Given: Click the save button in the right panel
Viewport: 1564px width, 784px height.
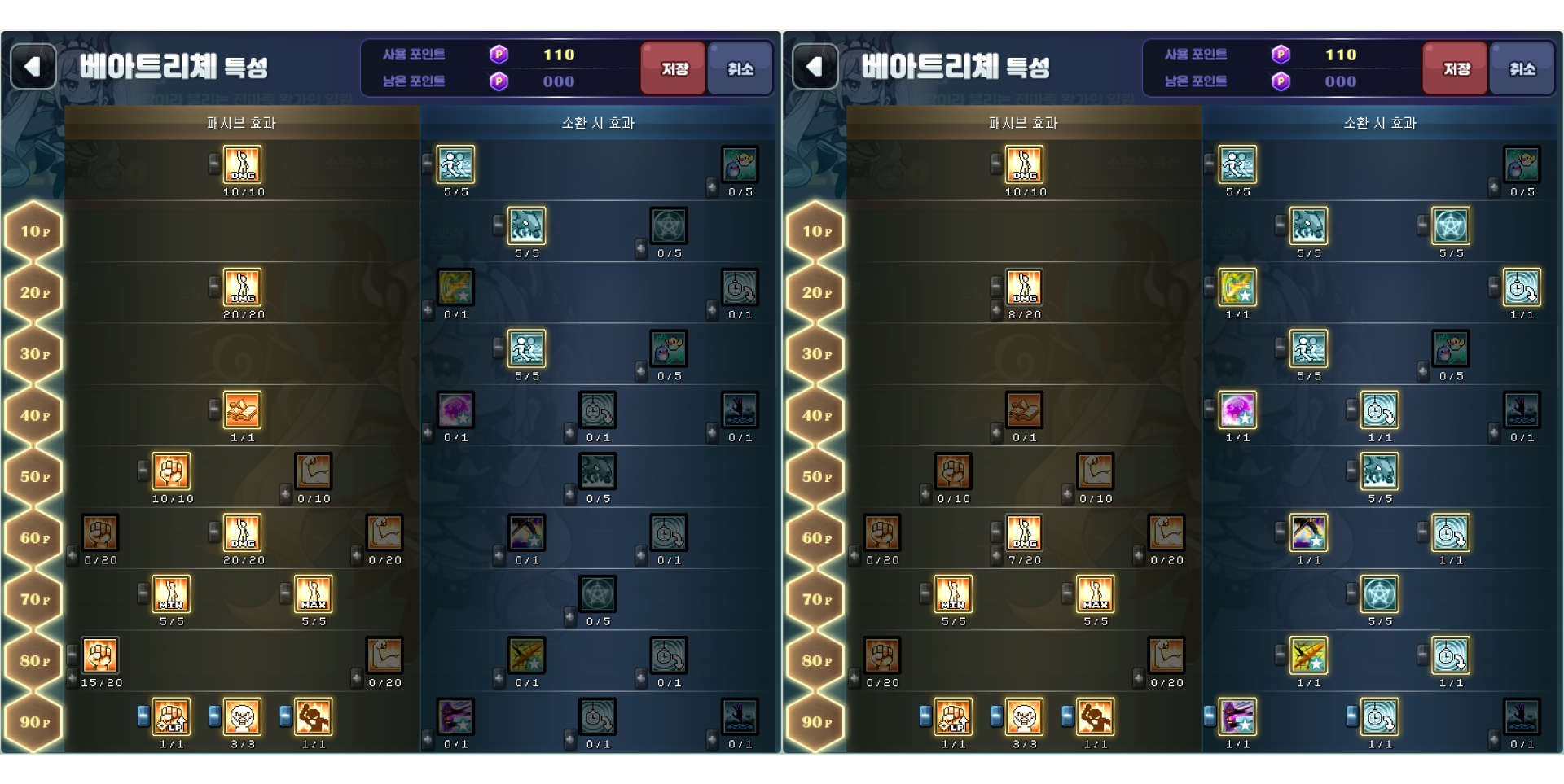Looking at the screenshot, I should pos(1455,68).
